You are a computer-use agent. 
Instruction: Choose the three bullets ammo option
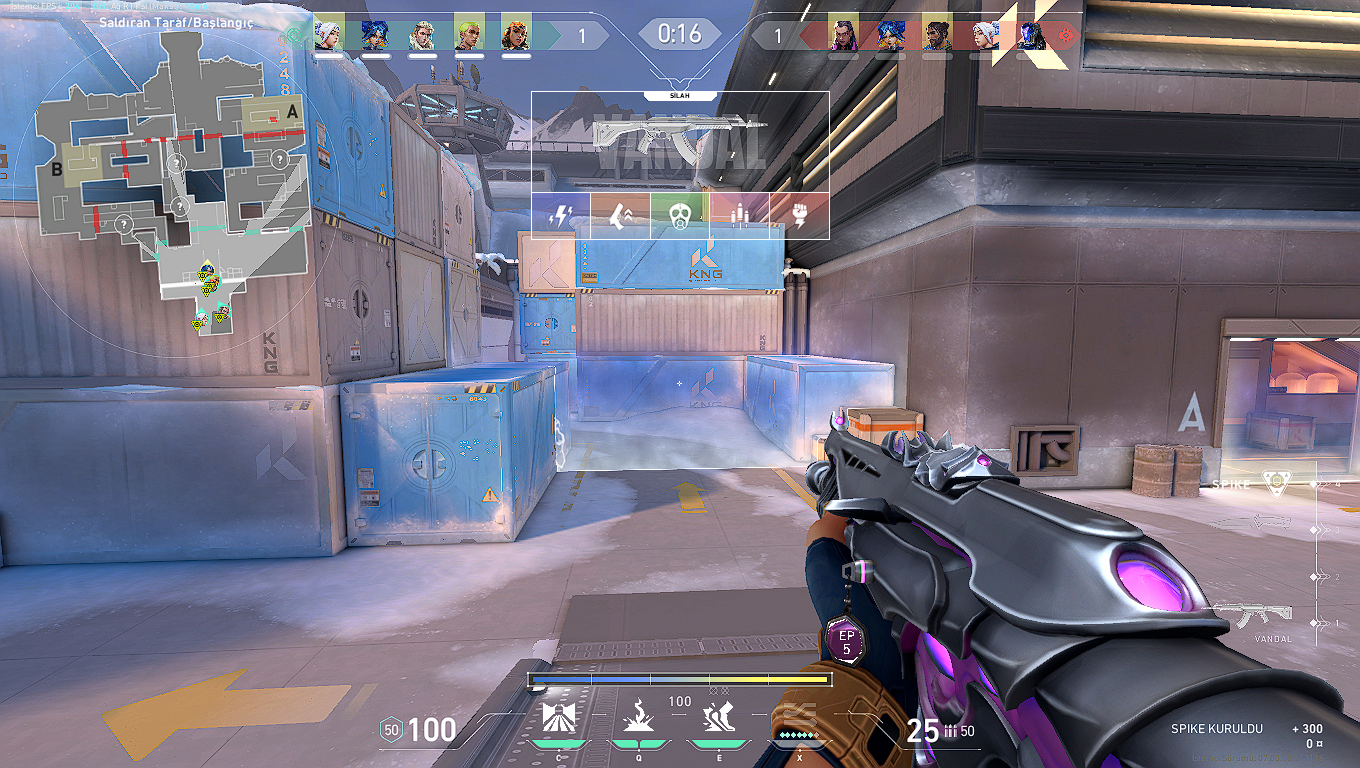pyautogui.click(x=740, y=215)
